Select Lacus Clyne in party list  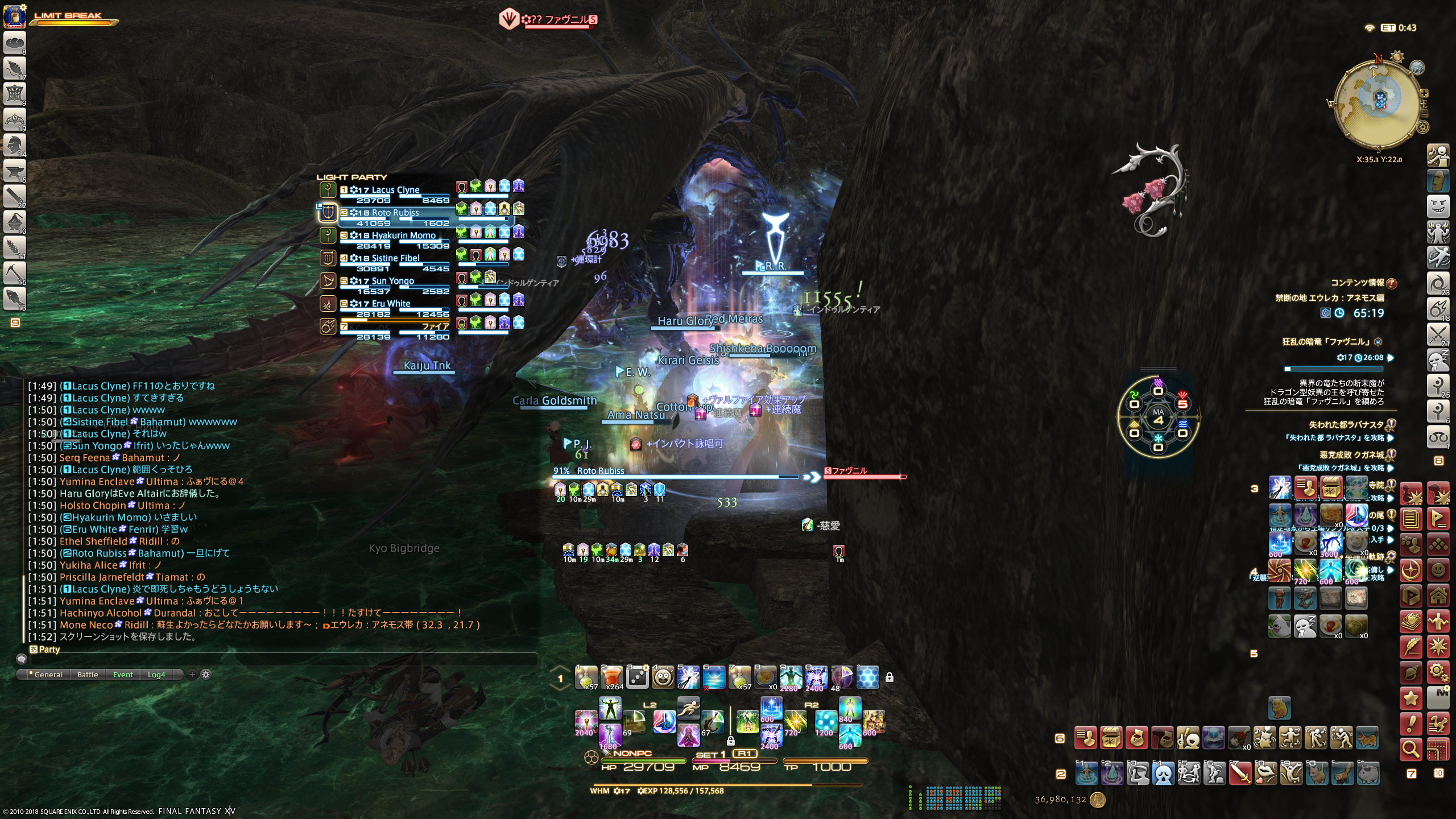[395, 190]
